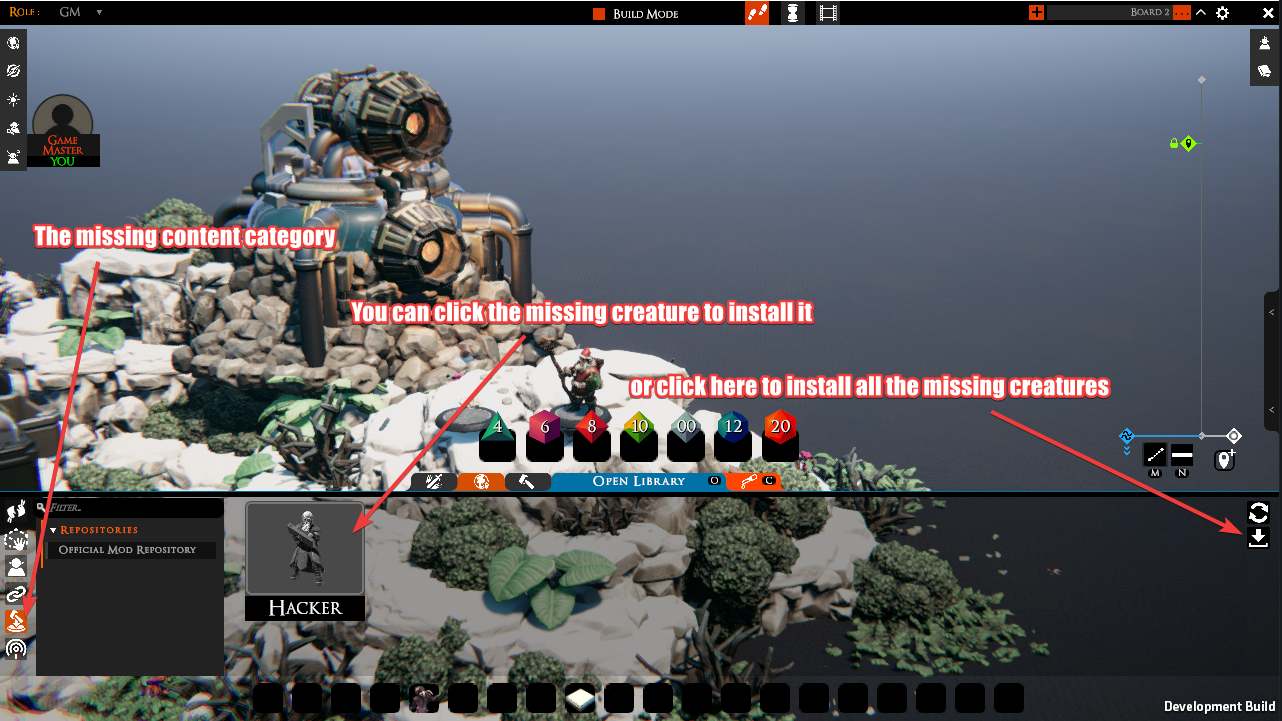Focus the library Filter search box
The width and height of the screenshot is (1282, 721).
pos(130,508)
